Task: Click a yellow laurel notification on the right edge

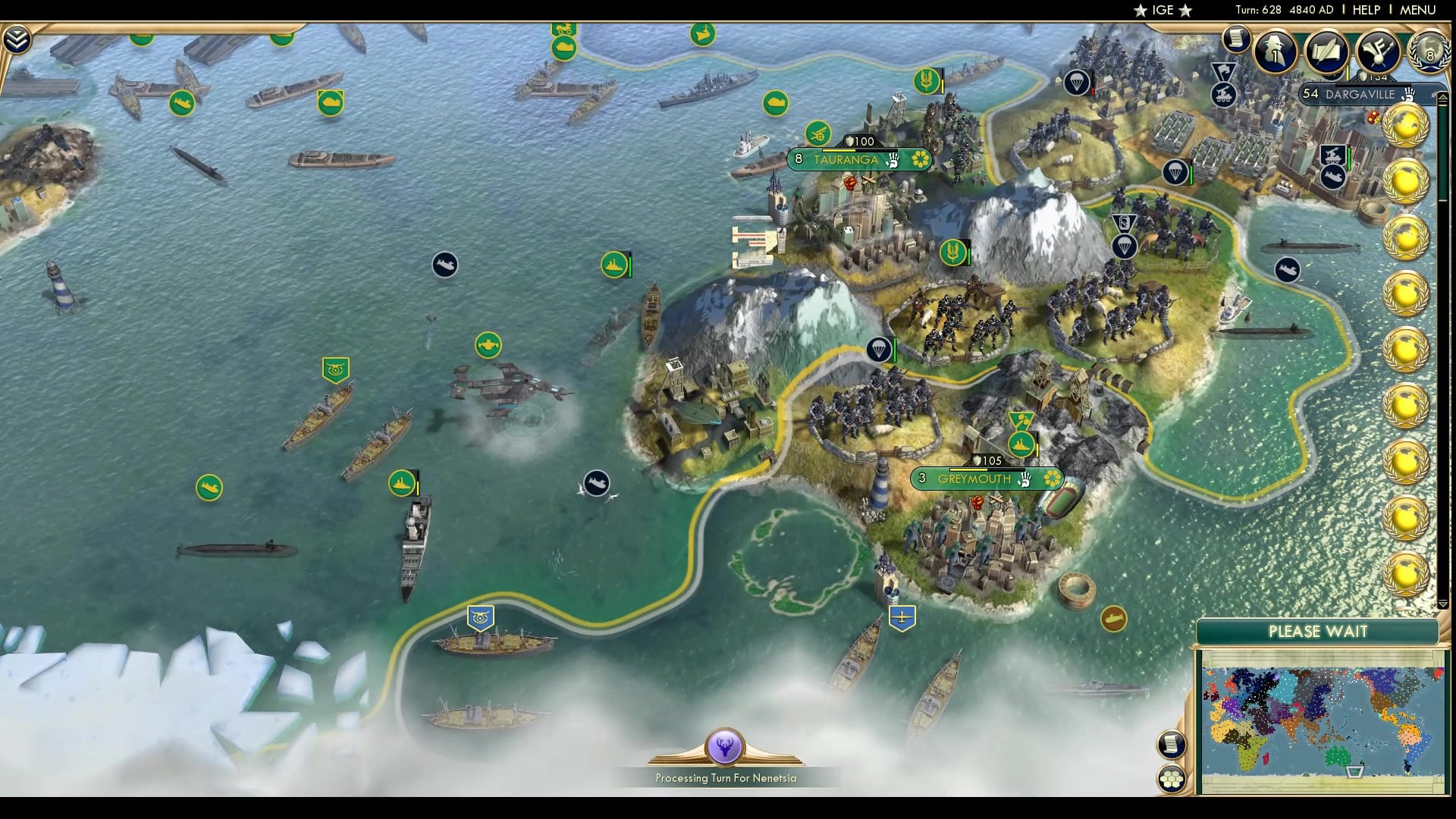Action: [x=1407, y=125]
